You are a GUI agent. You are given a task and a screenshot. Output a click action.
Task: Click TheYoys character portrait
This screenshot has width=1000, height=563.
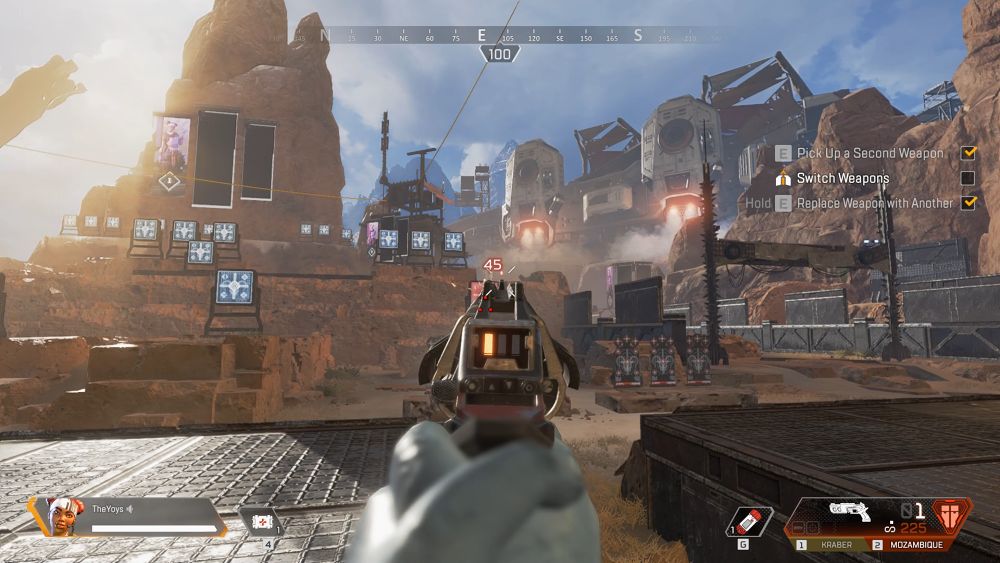(x=62, y=516)
